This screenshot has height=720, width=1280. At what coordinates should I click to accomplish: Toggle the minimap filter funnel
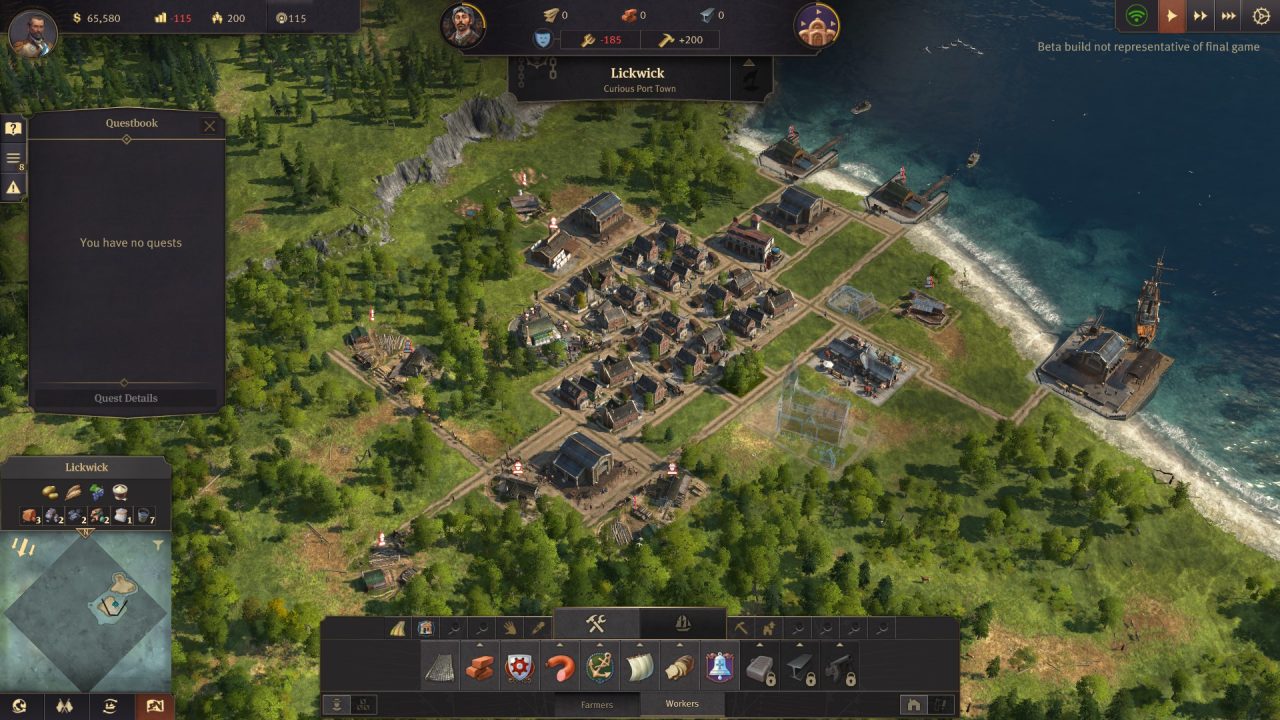[158, 546]
